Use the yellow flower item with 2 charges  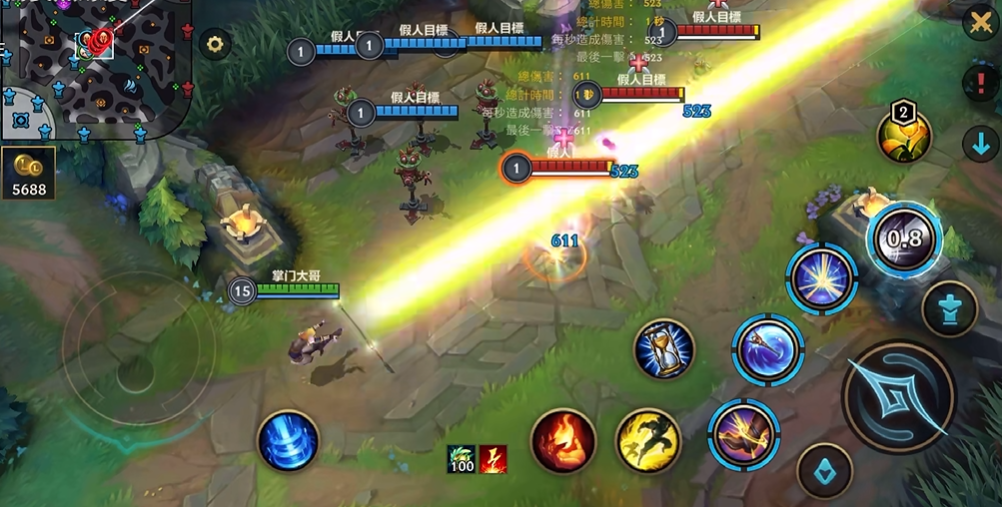pyautogui.click(x=904, y=136)
